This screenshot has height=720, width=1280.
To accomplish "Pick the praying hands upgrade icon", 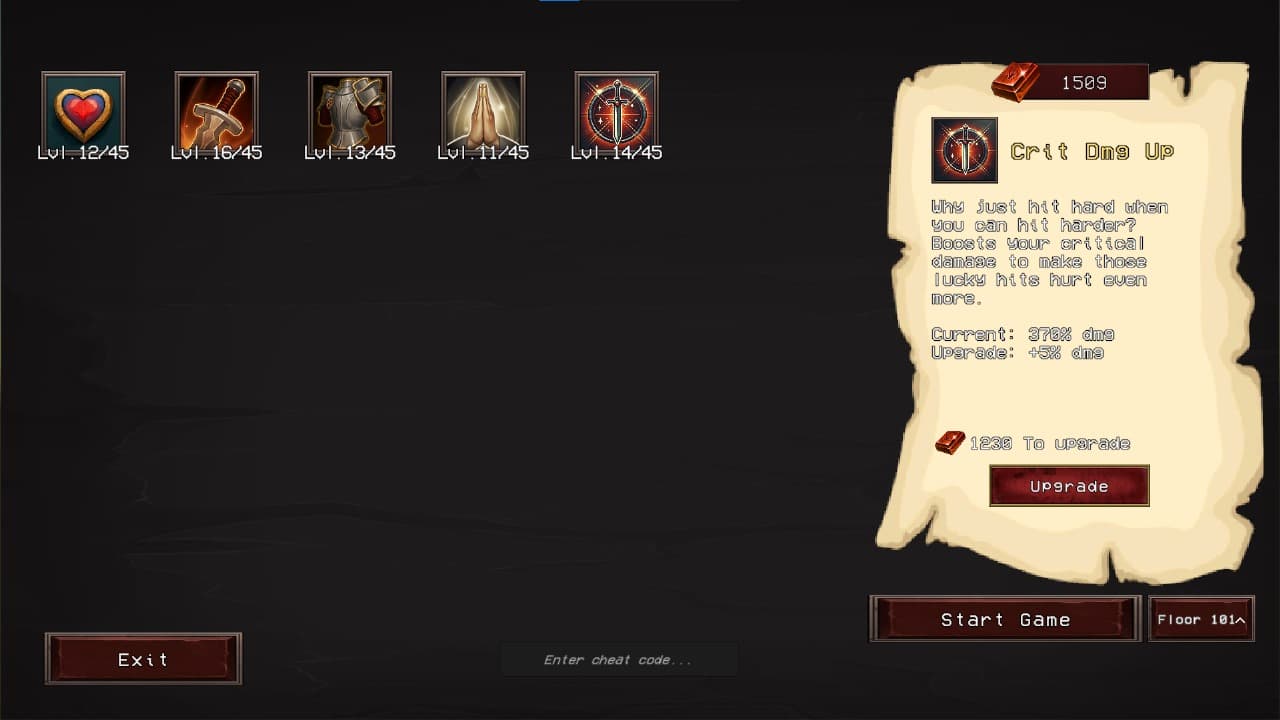I will coord(483,112).
